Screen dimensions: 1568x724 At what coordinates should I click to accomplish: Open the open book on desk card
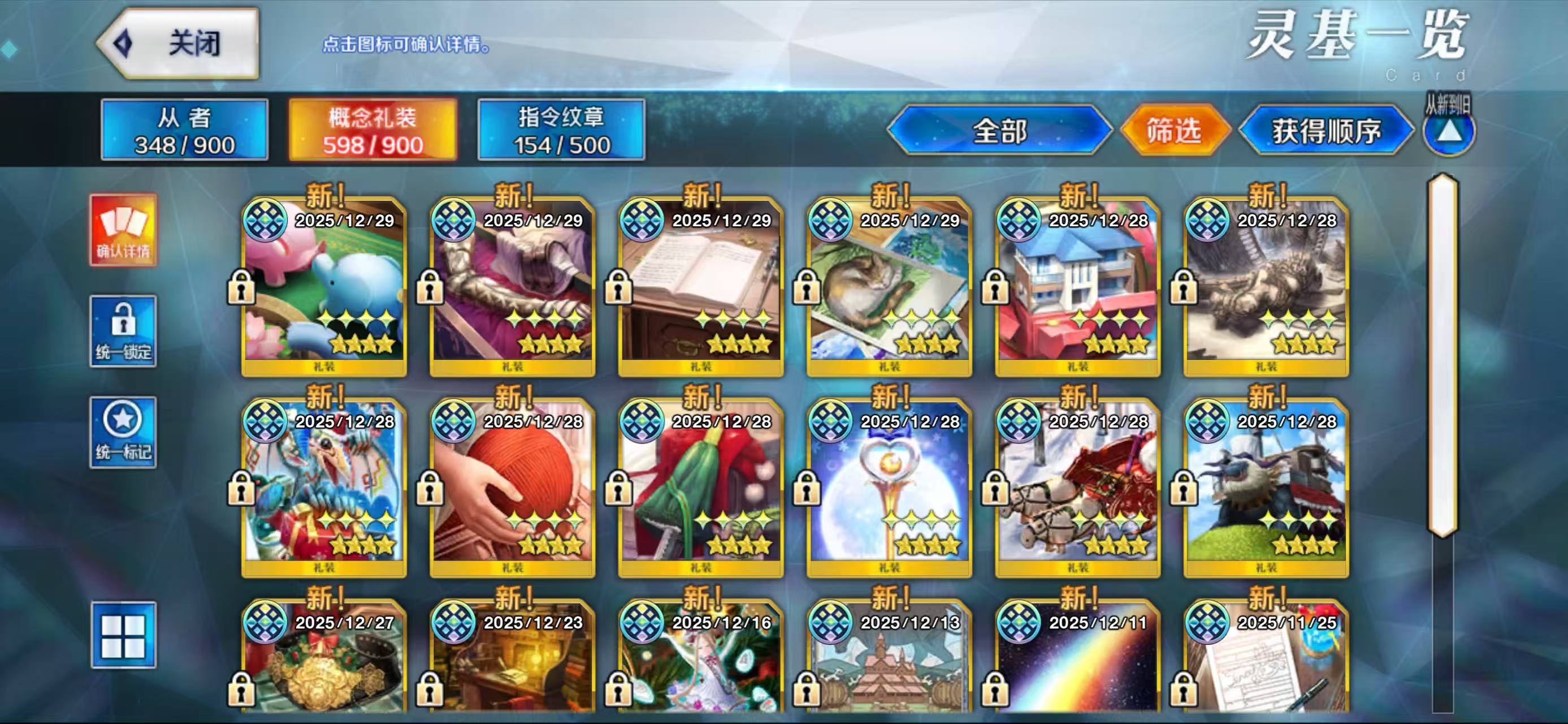700,286
